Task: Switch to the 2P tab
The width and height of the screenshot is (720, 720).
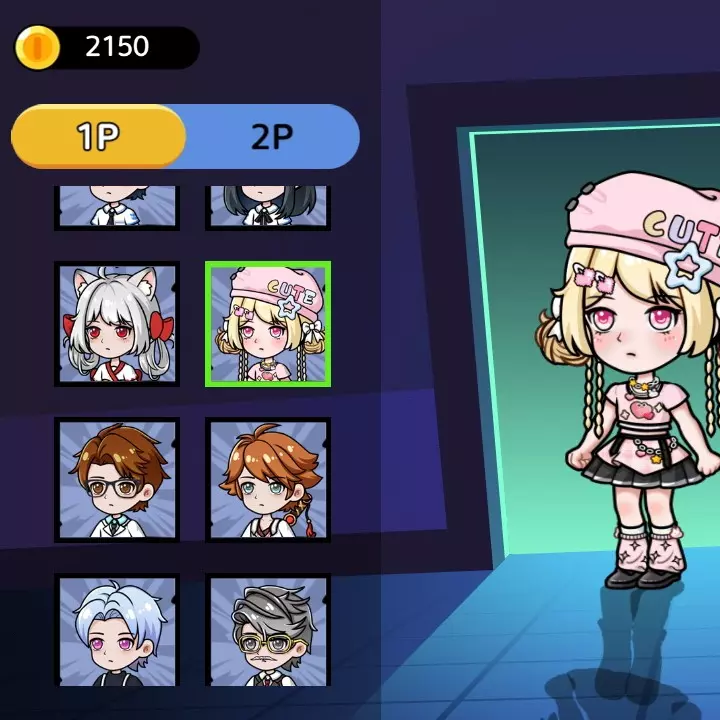Action: click(x=271, y=136)
